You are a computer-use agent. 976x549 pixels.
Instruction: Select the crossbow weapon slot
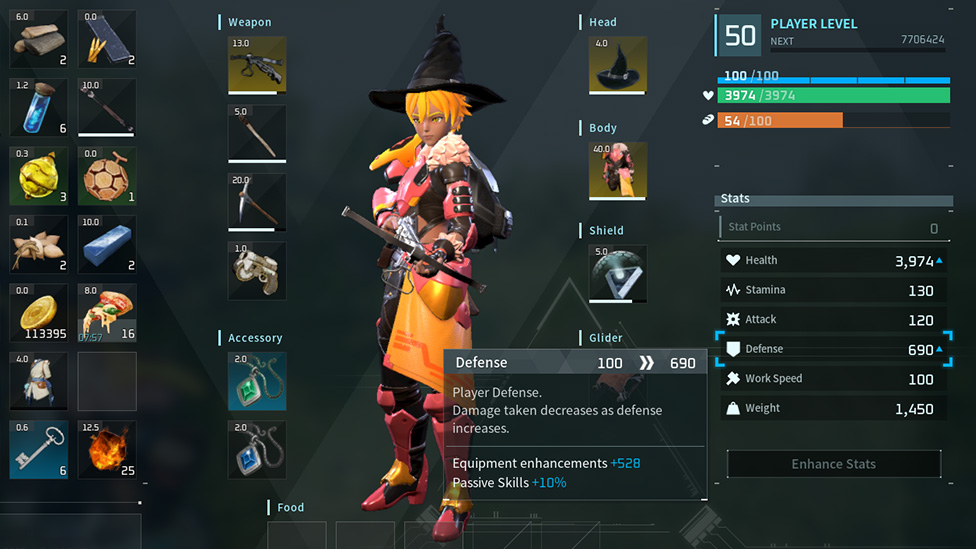[257, 65]
